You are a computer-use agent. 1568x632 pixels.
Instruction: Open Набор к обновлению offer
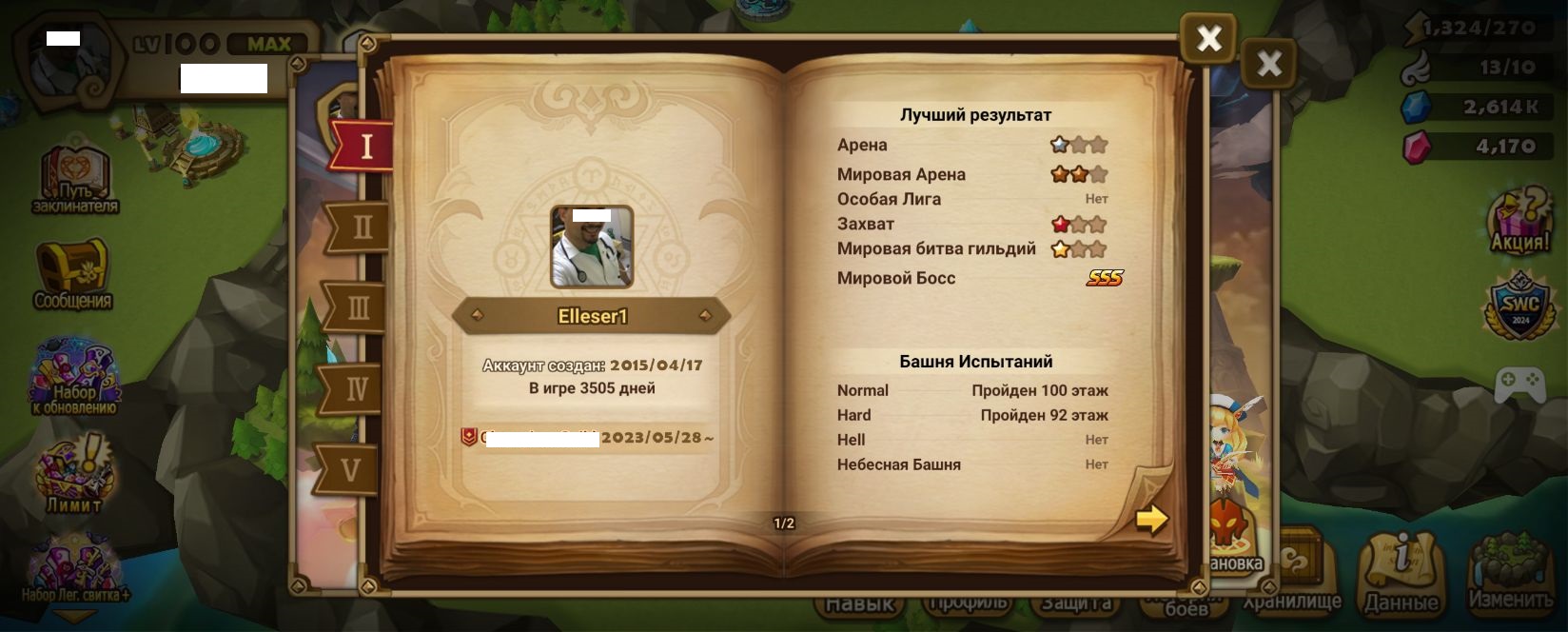73,379
